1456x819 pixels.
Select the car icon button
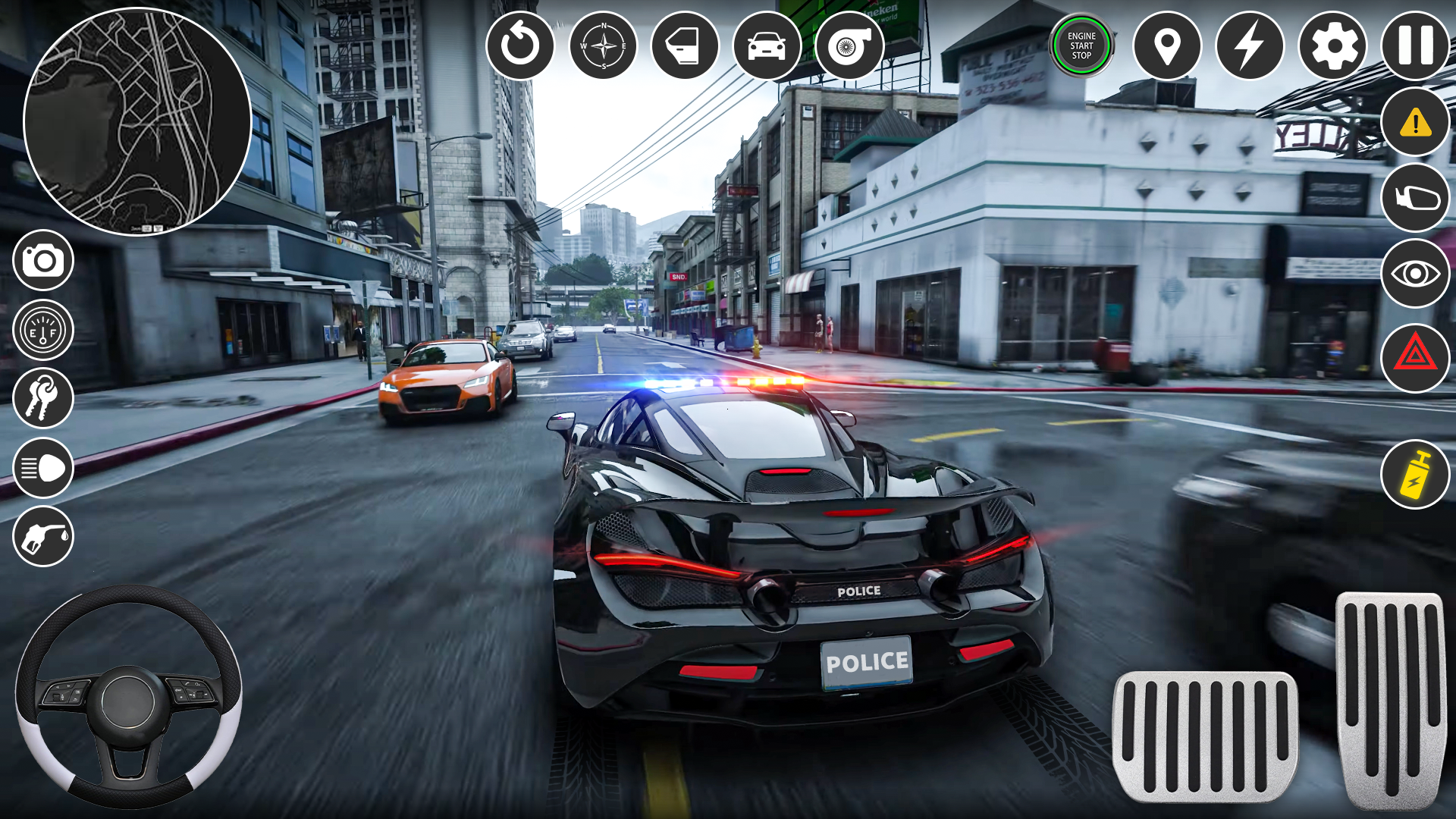767,45
